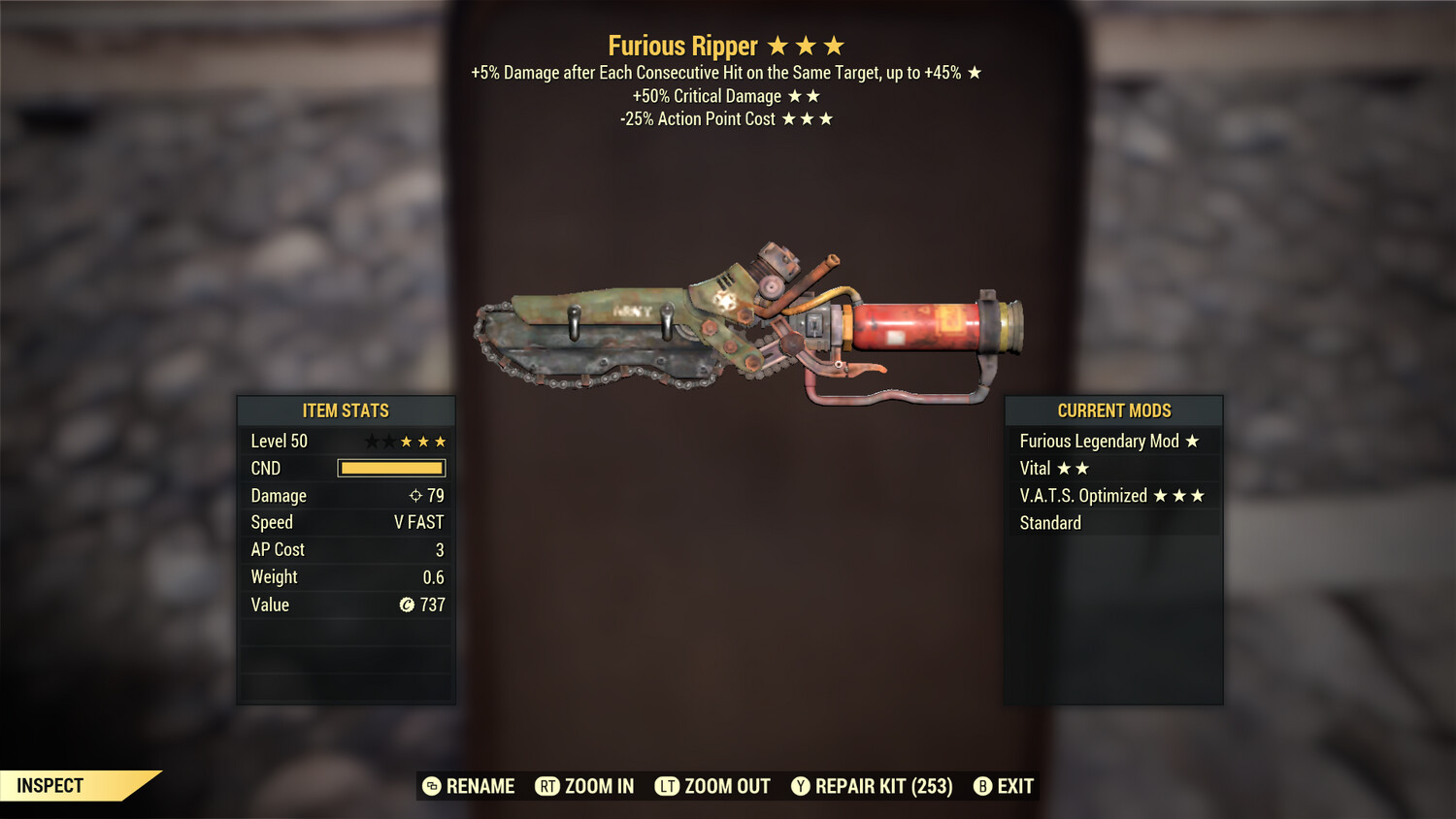Toggle a star next to Vital mod
This screenshot has height=819, width=1456.
click(1062, 468)
